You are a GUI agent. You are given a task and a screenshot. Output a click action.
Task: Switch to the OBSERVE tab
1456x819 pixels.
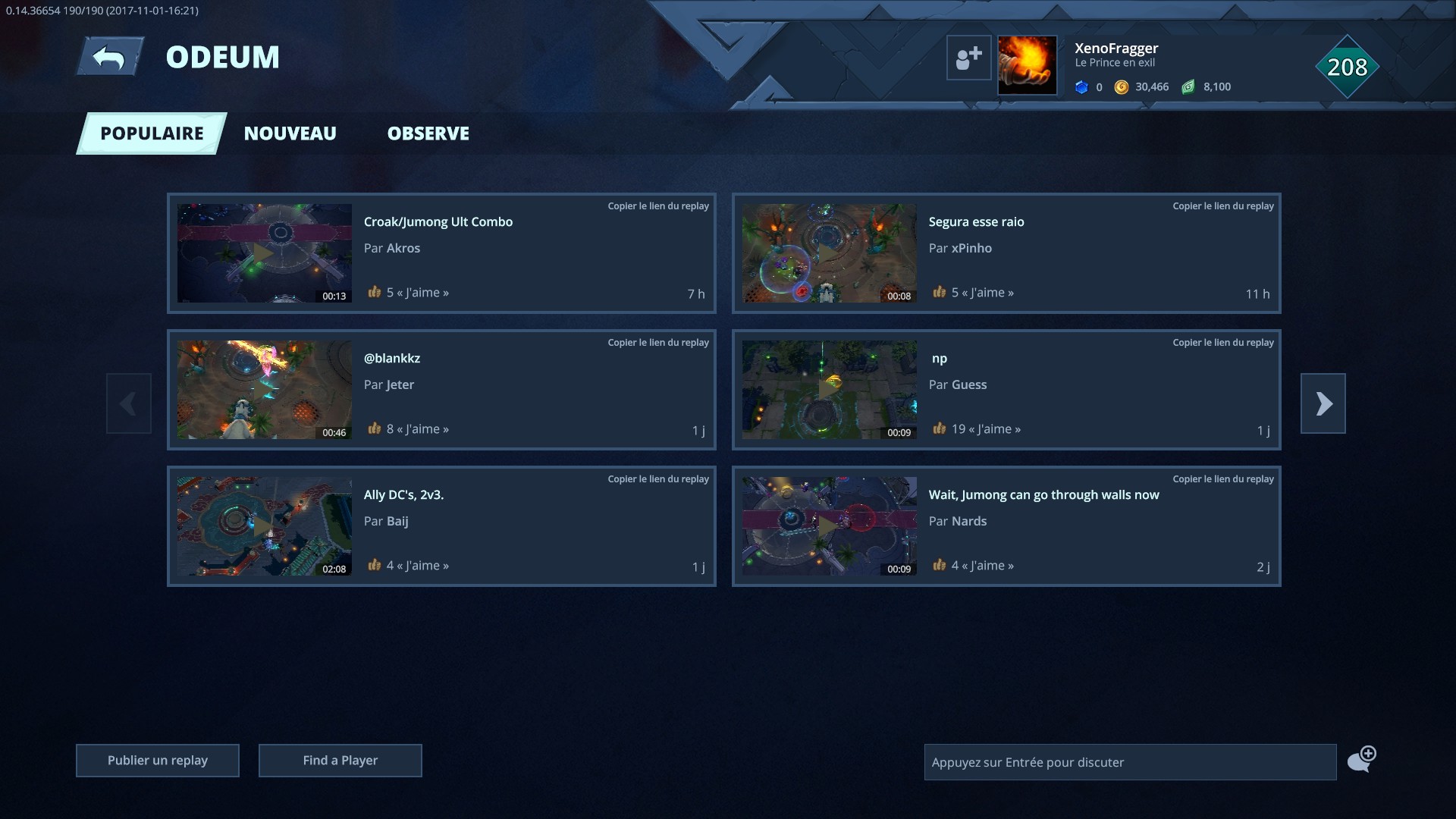pyautogui.click(x=428, y=133)
